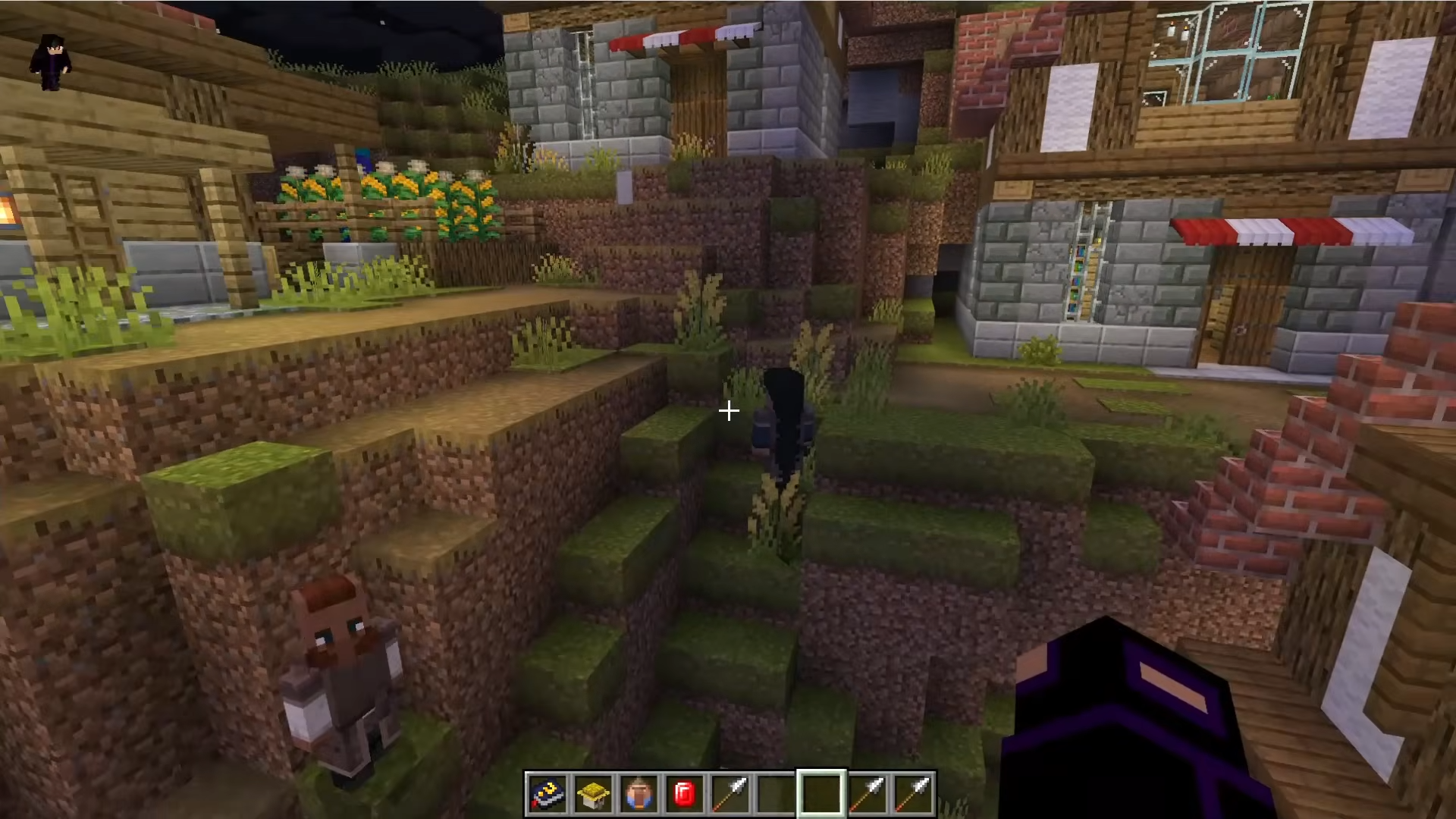Choose the yellow straw hat hotbar item
Viewport: 1456px width, 819px height.
[592, 794]
